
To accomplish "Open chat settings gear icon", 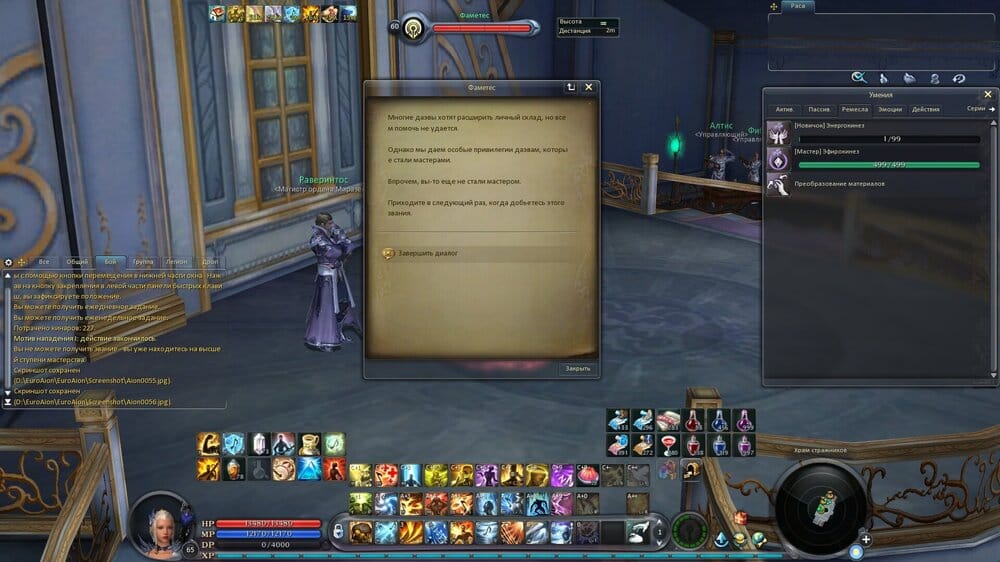I will click(8, 262).
